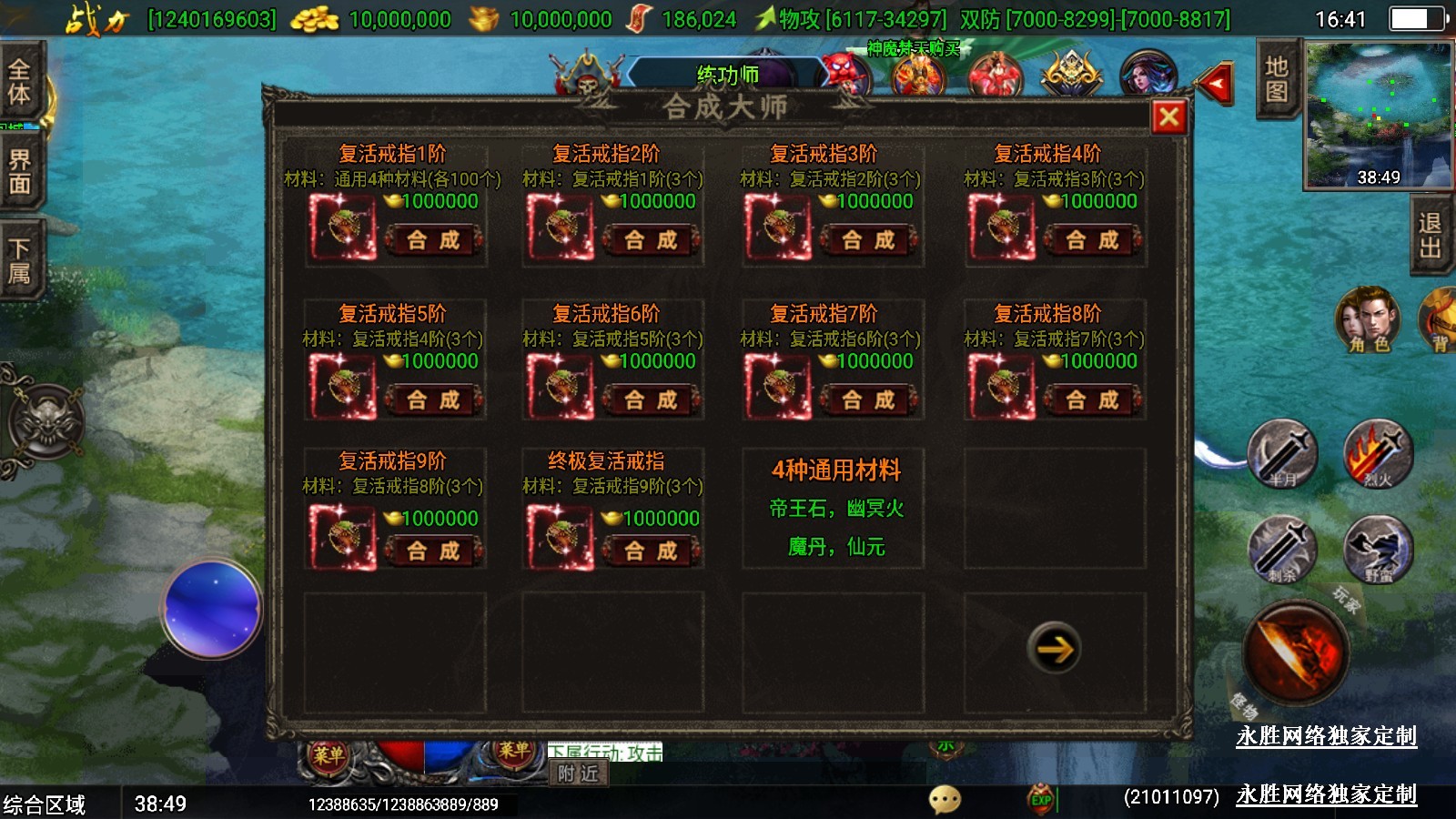The height and width of the screenshot is (819, 1456).
Task: Open the chat speech bubble icon
Action: pyautogui.click(x=945, y=799)
